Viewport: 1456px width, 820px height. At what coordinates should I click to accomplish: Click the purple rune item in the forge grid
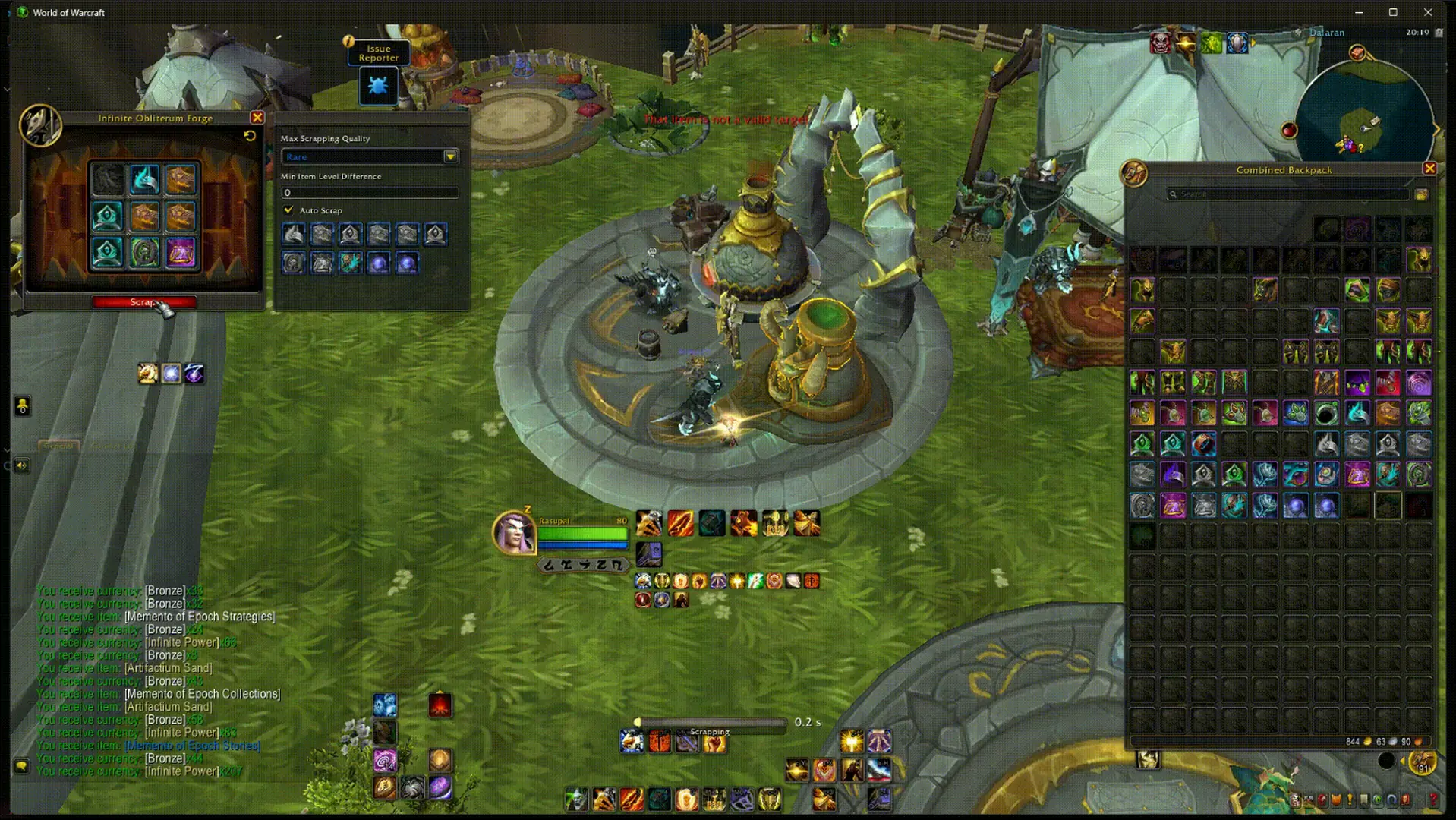181,253
